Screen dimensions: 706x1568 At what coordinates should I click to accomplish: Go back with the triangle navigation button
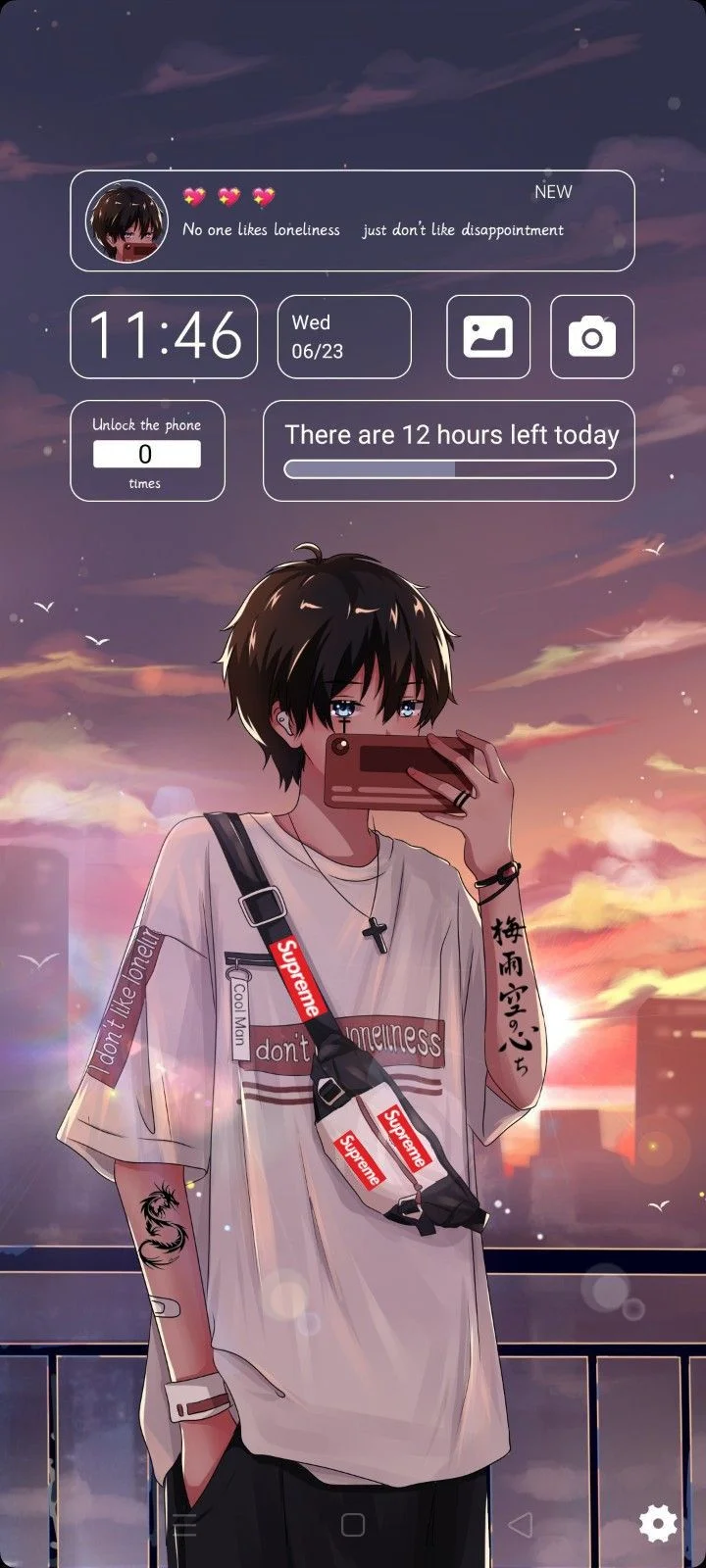pos(522,1524)
